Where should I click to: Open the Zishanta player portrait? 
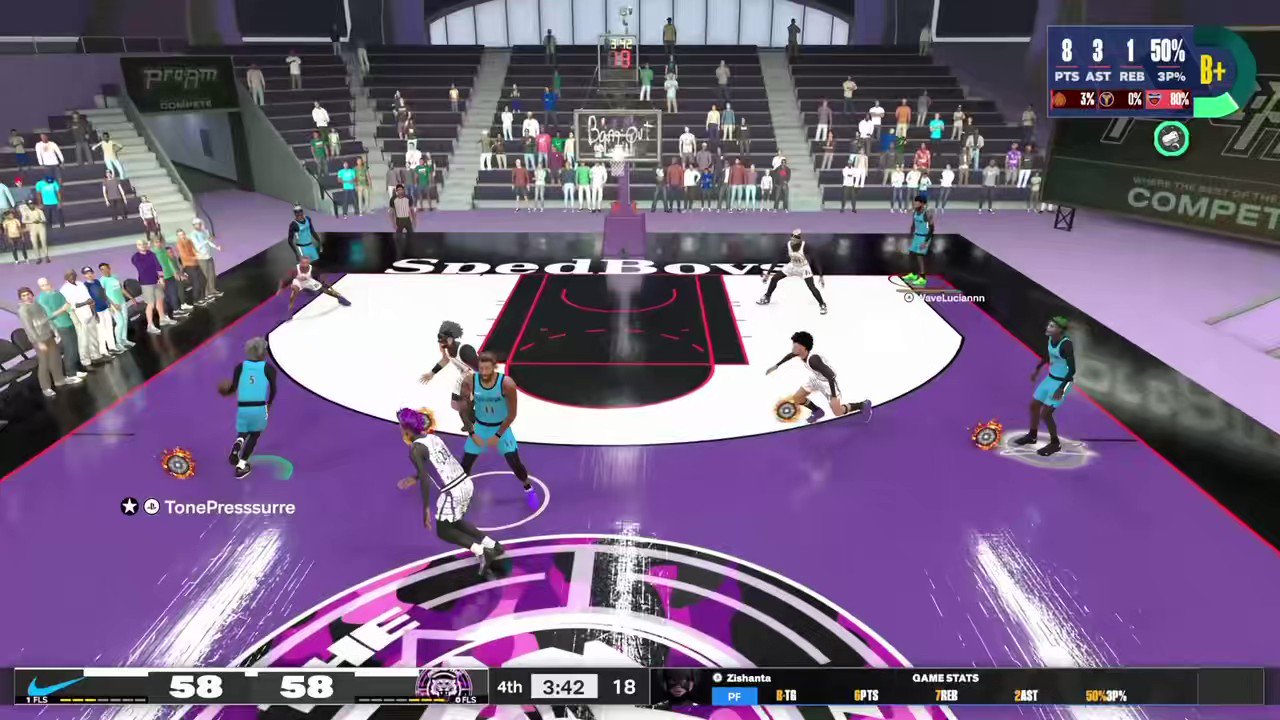pyautogui.click(x=680, y=688)
